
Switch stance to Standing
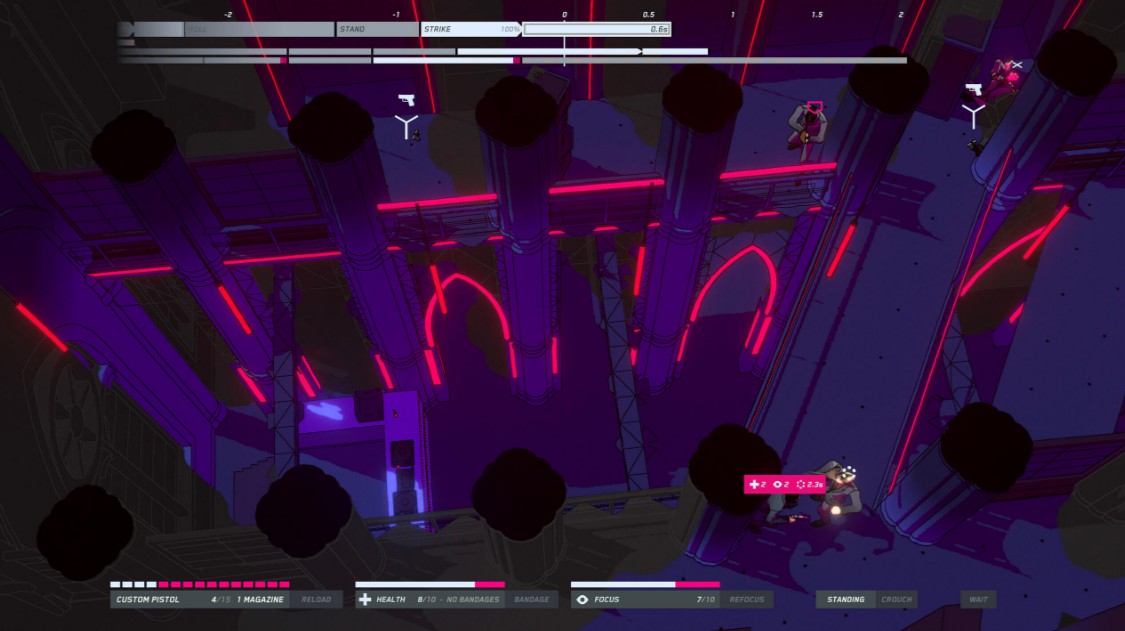click(x=845, y=600)
